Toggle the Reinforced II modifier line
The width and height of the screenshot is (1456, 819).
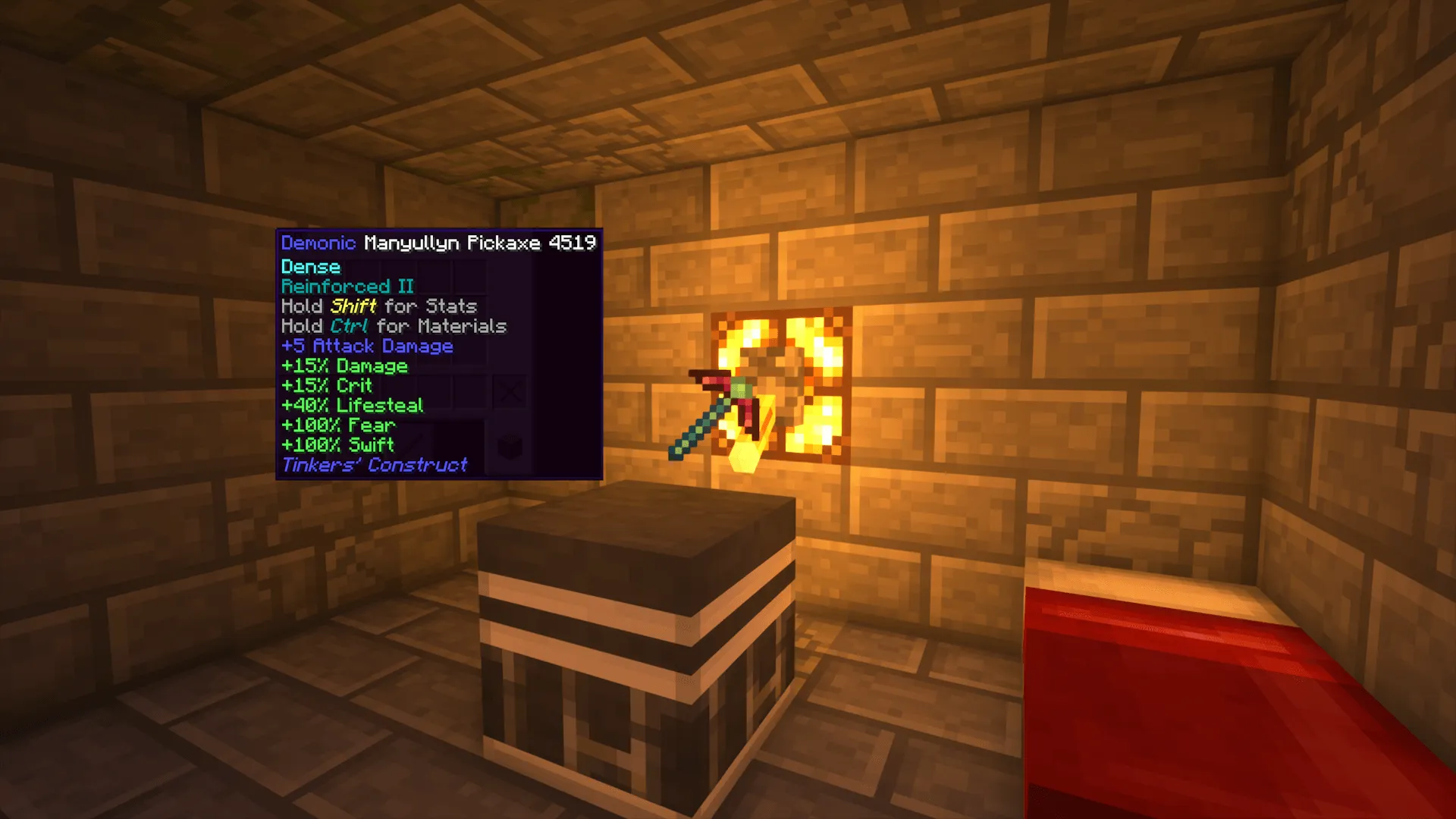coord(347,287)
